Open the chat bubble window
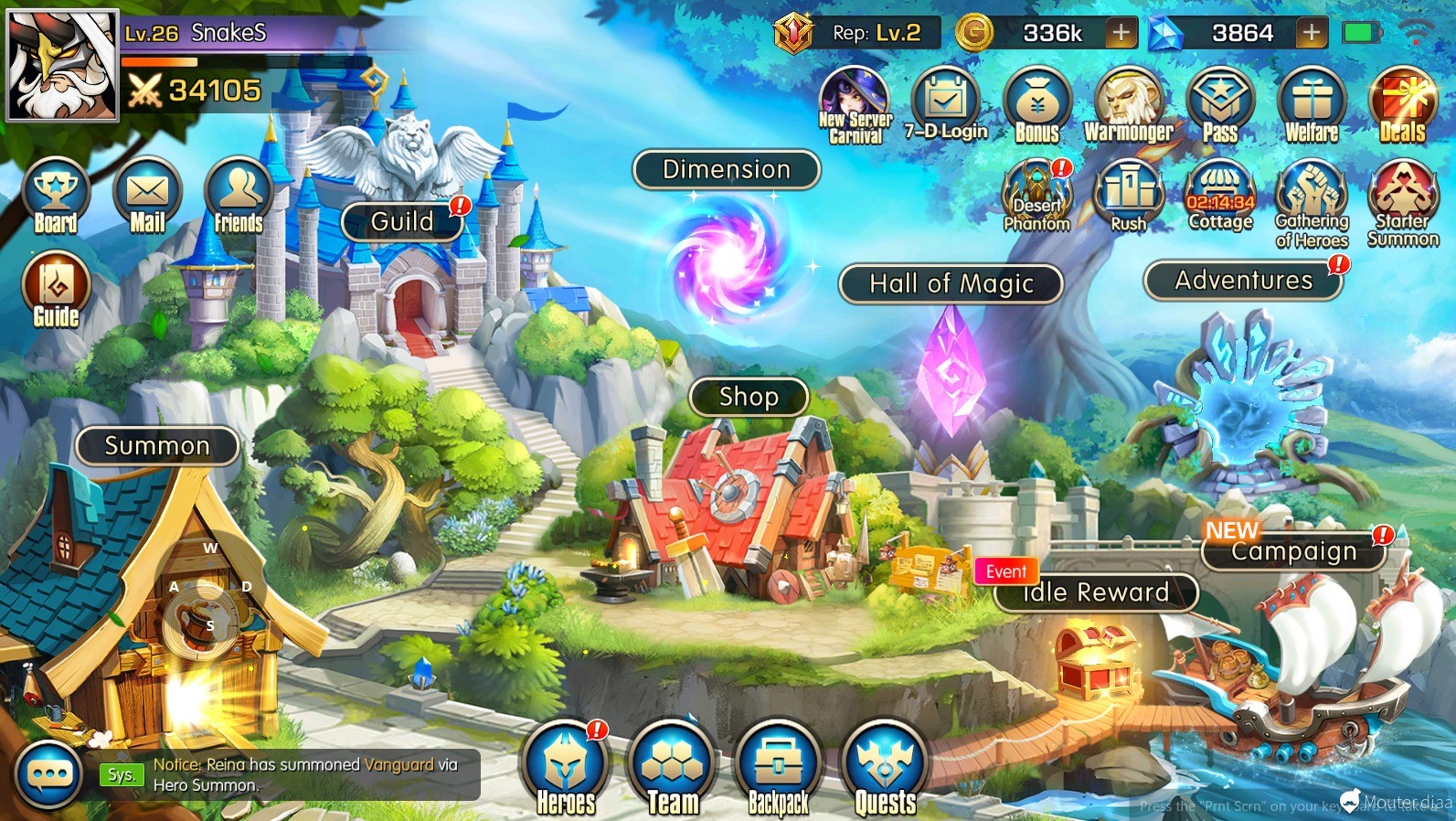The image size is (1456, 821). tap(49, 775)
